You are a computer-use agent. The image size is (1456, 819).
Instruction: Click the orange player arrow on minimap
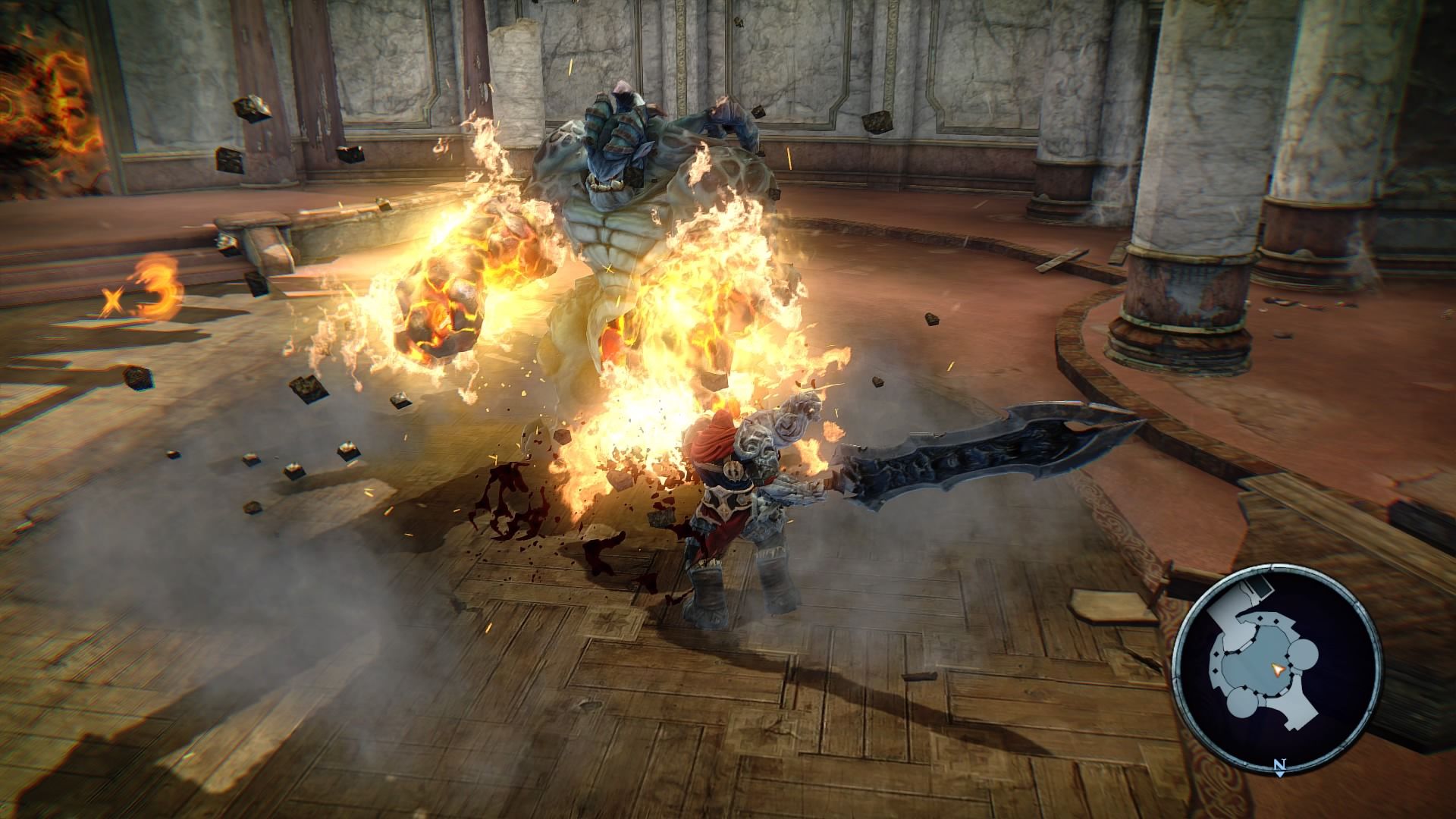[1278, 670]
